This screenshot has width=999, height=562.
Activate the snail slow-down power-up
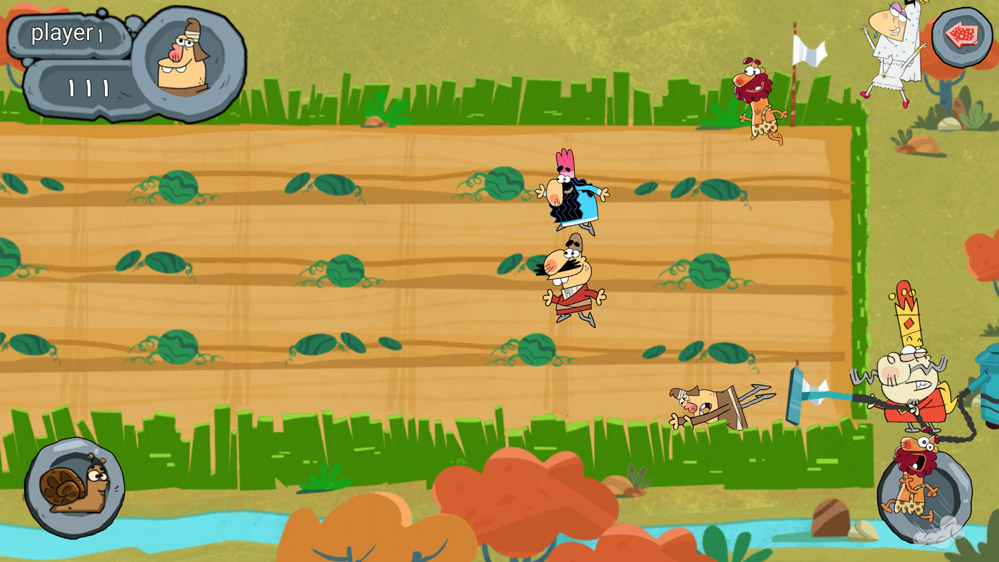(74, 488)
